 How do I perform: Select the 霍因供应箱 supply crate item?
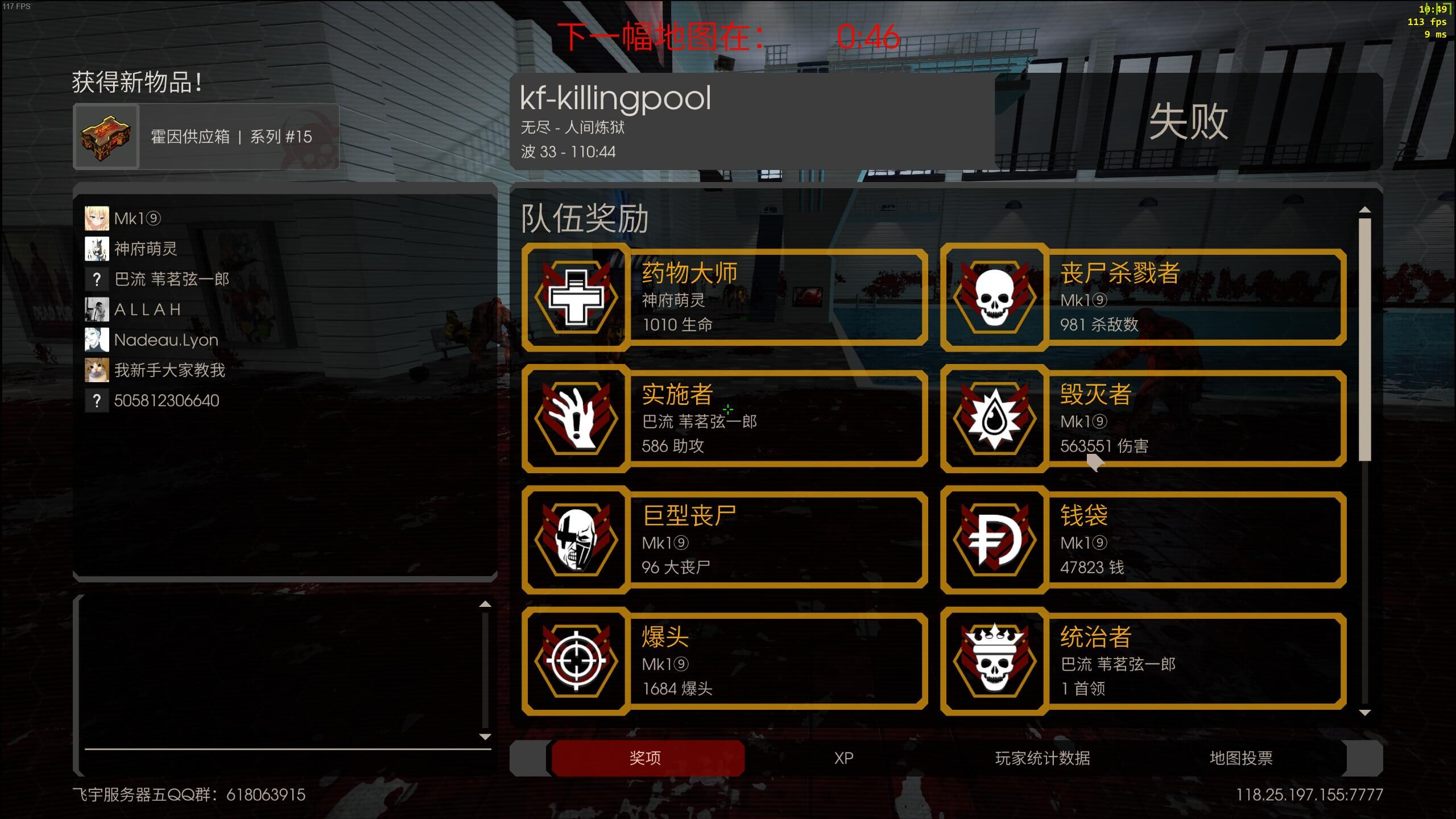[x=206, y=136]
